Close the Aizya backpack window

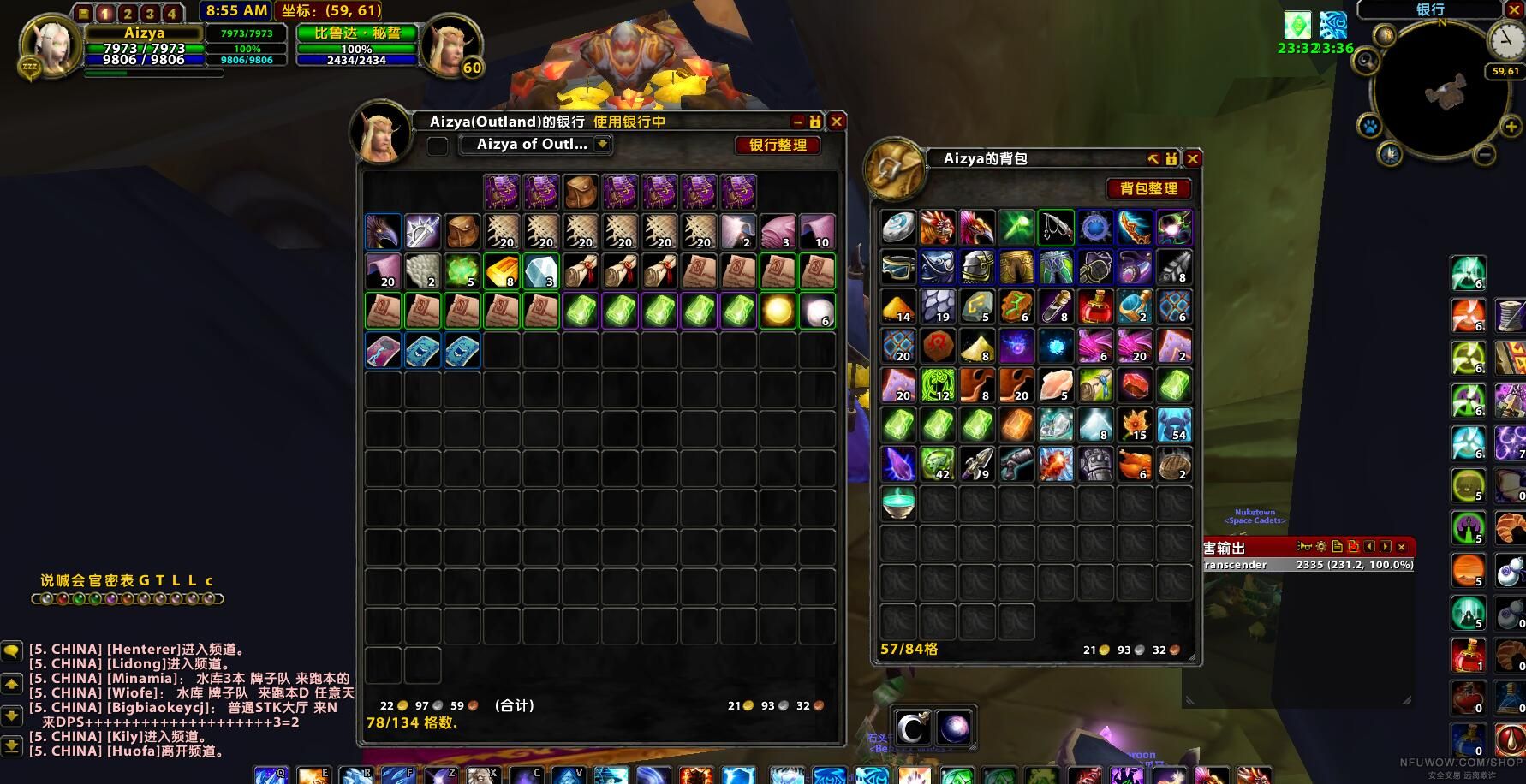coord(1192,158)
